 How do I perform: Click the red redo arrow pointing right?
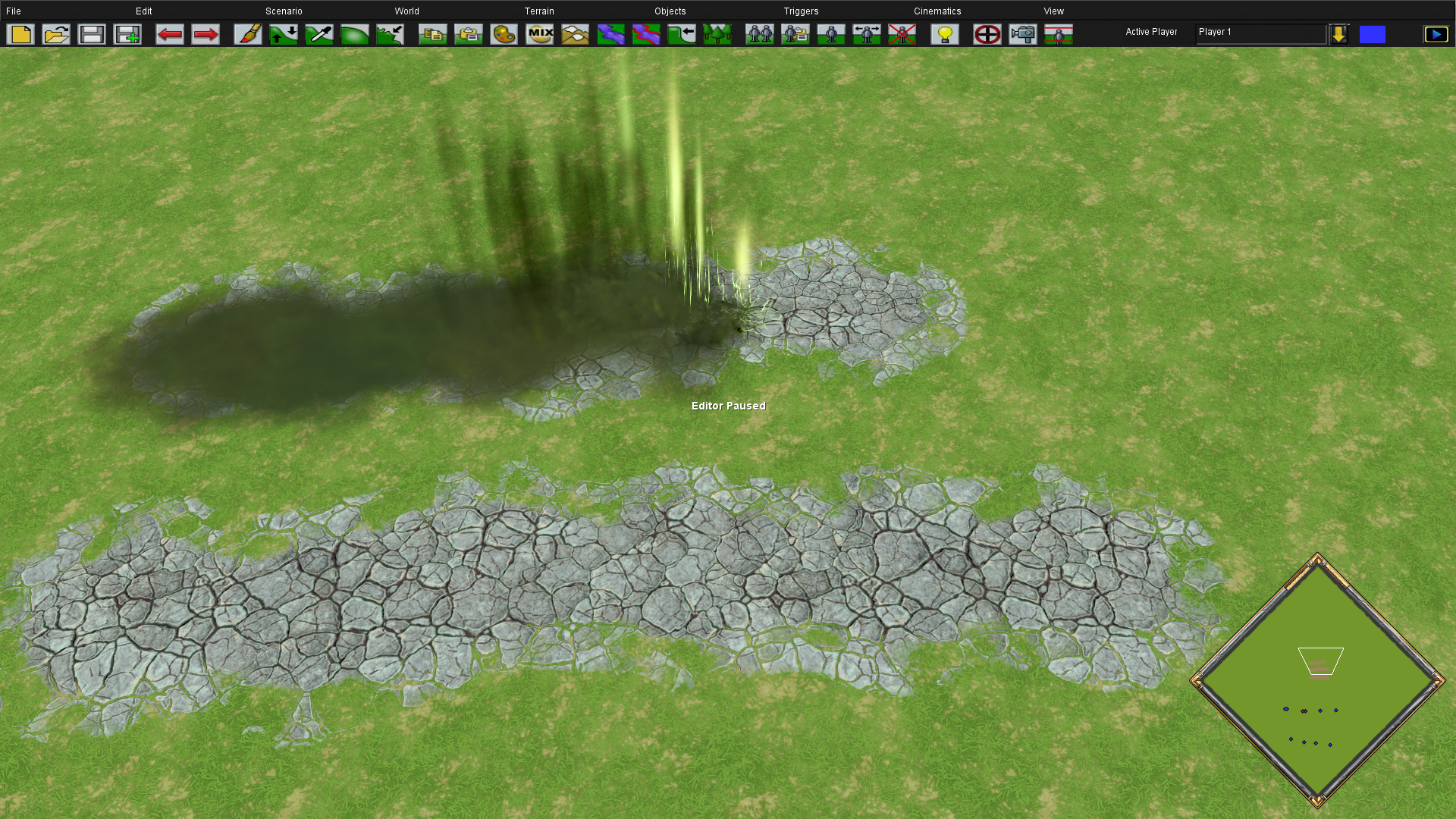[205, 34]
